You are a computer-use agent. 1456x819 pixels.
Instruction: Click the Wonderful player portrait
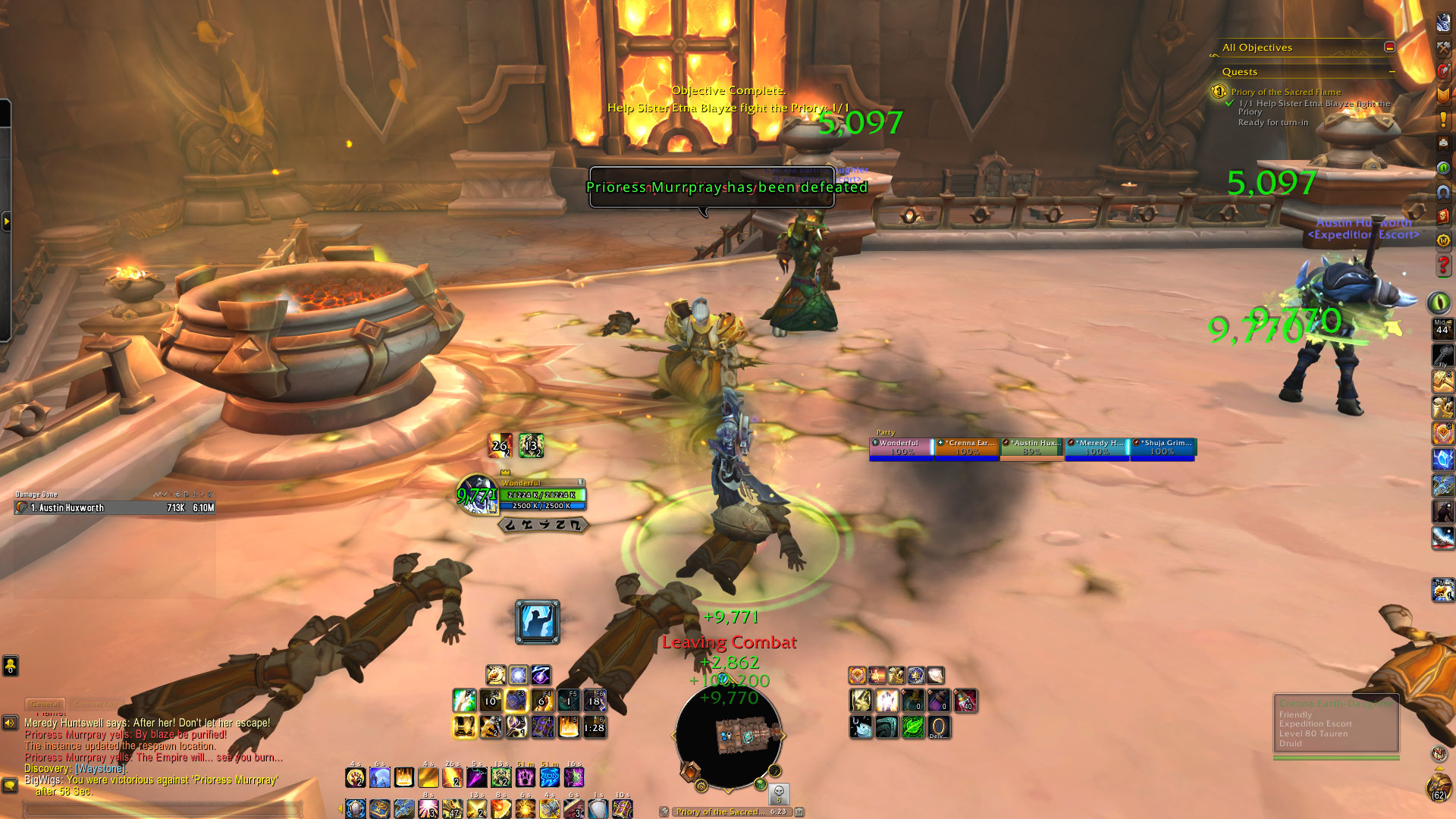[475, 494]
